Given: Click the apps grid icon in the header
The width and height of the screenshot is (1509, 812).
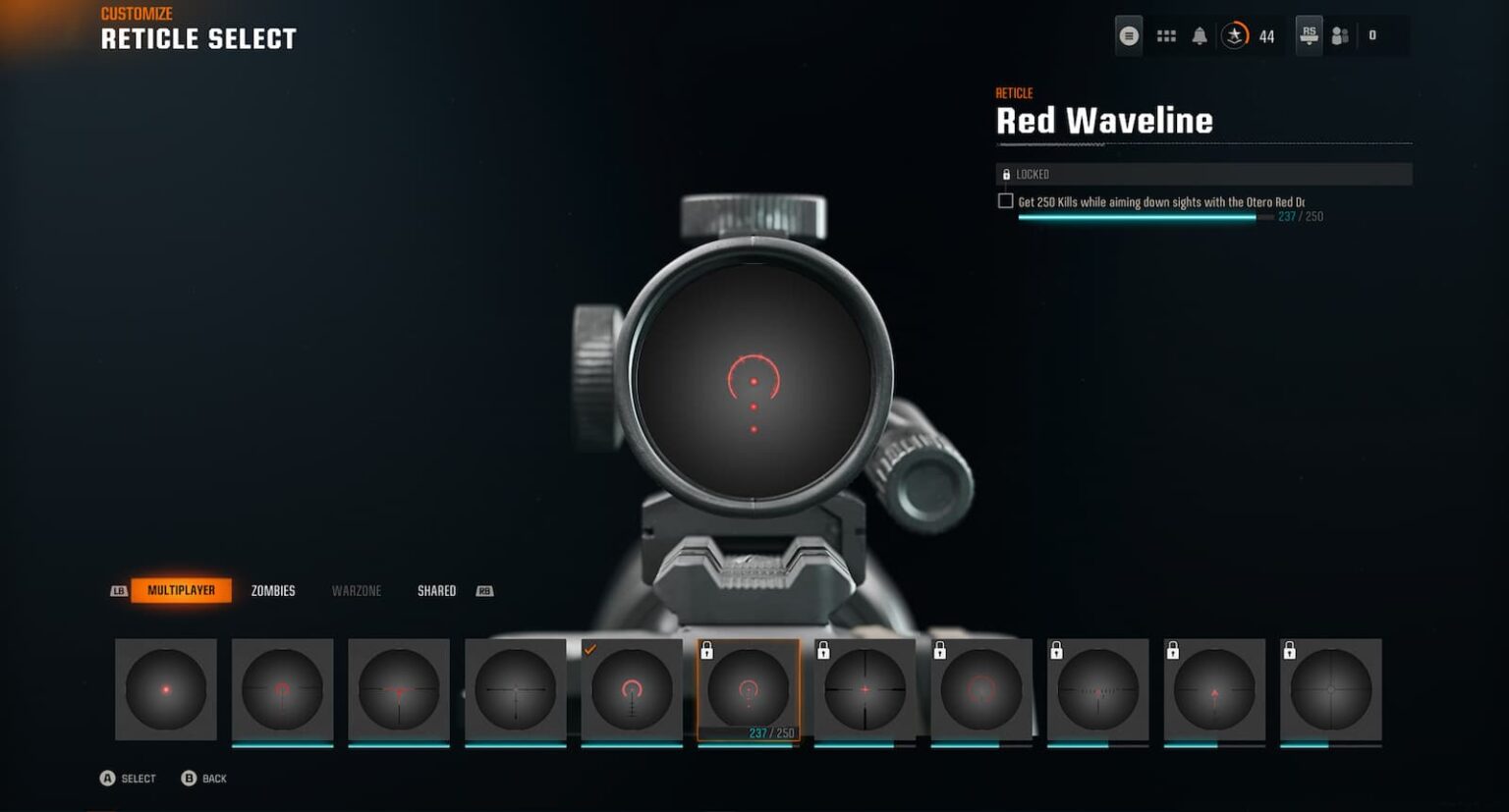Looking at the screenshot, I should click(x=1167, y=34).
